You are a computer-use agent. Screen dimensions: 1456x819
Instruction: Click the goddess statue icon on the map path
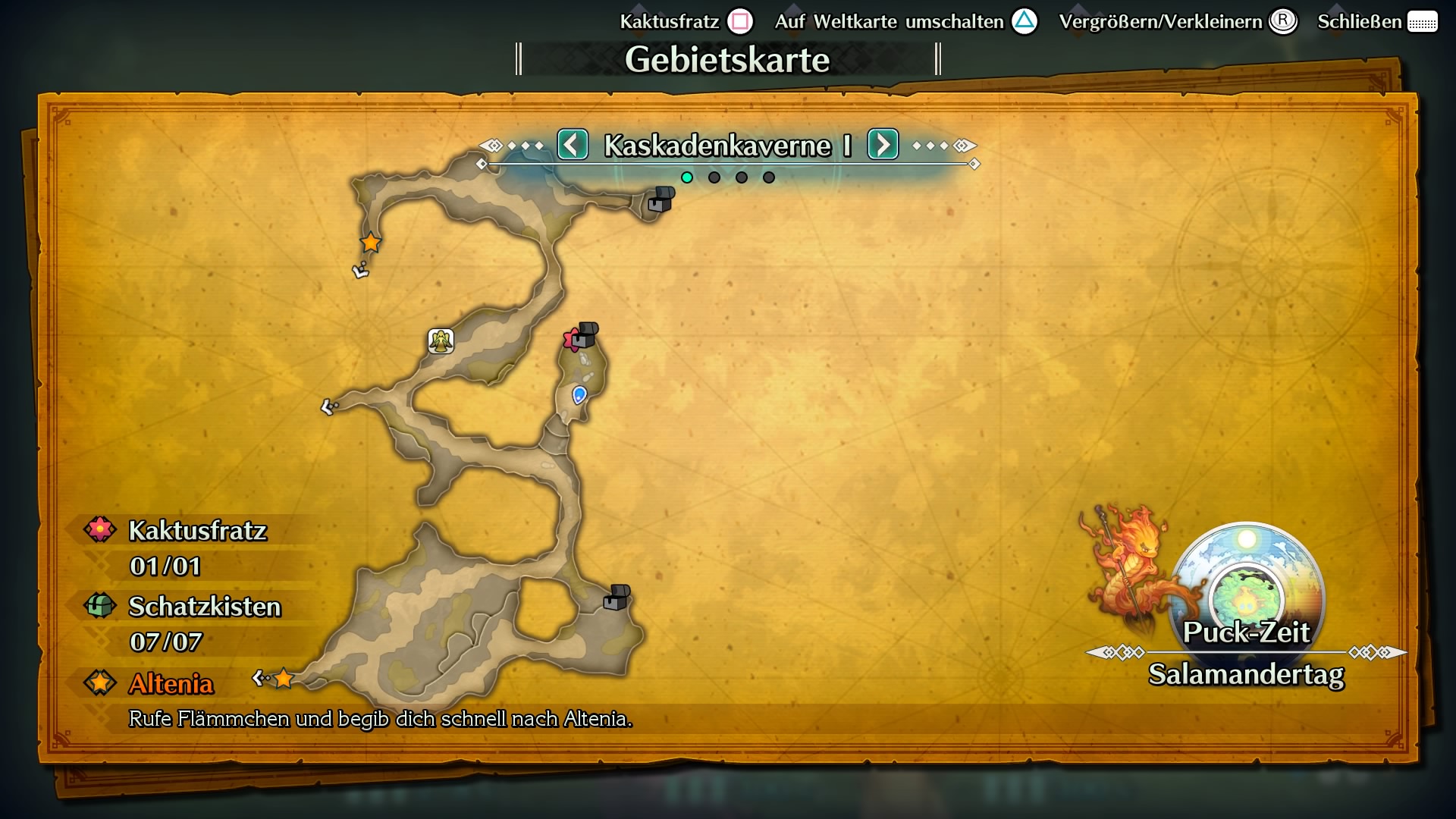tap(440, 340)
